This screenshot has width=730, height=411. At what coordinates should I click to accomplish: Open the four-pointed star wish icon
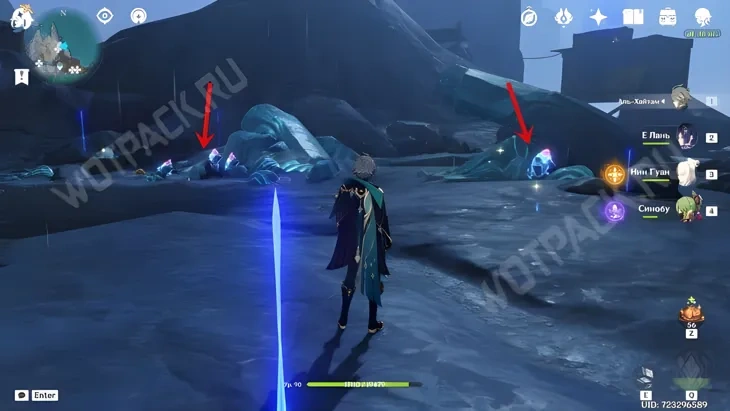tap(598, 17)
